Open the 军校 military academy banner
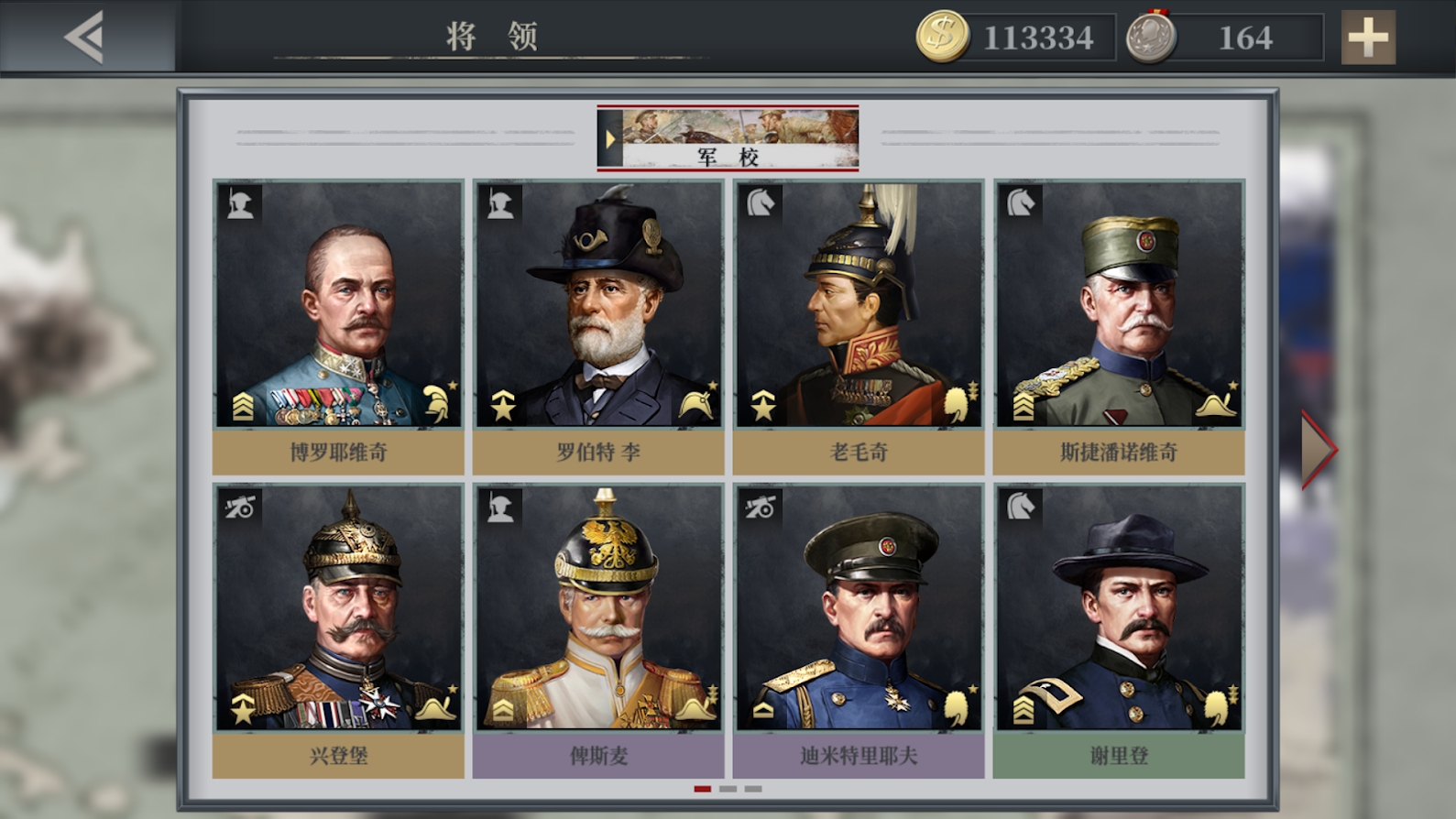Image resolution: width=1456 pixels, height=819 pixels. coord(728,139)
